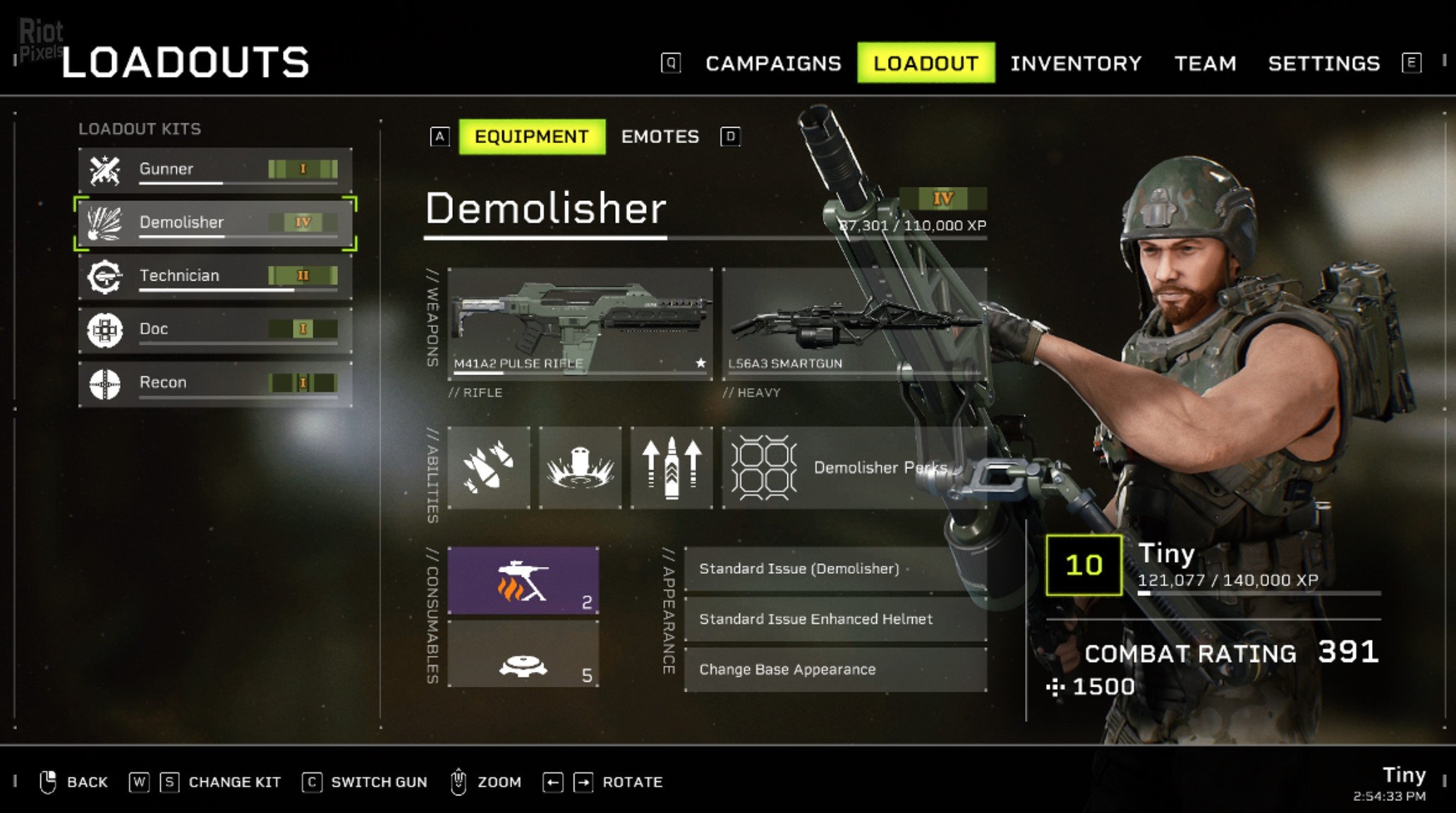Switch to the Emotes sub-tab
This screenshot has height=813, width=1456.
pos(660,137)
